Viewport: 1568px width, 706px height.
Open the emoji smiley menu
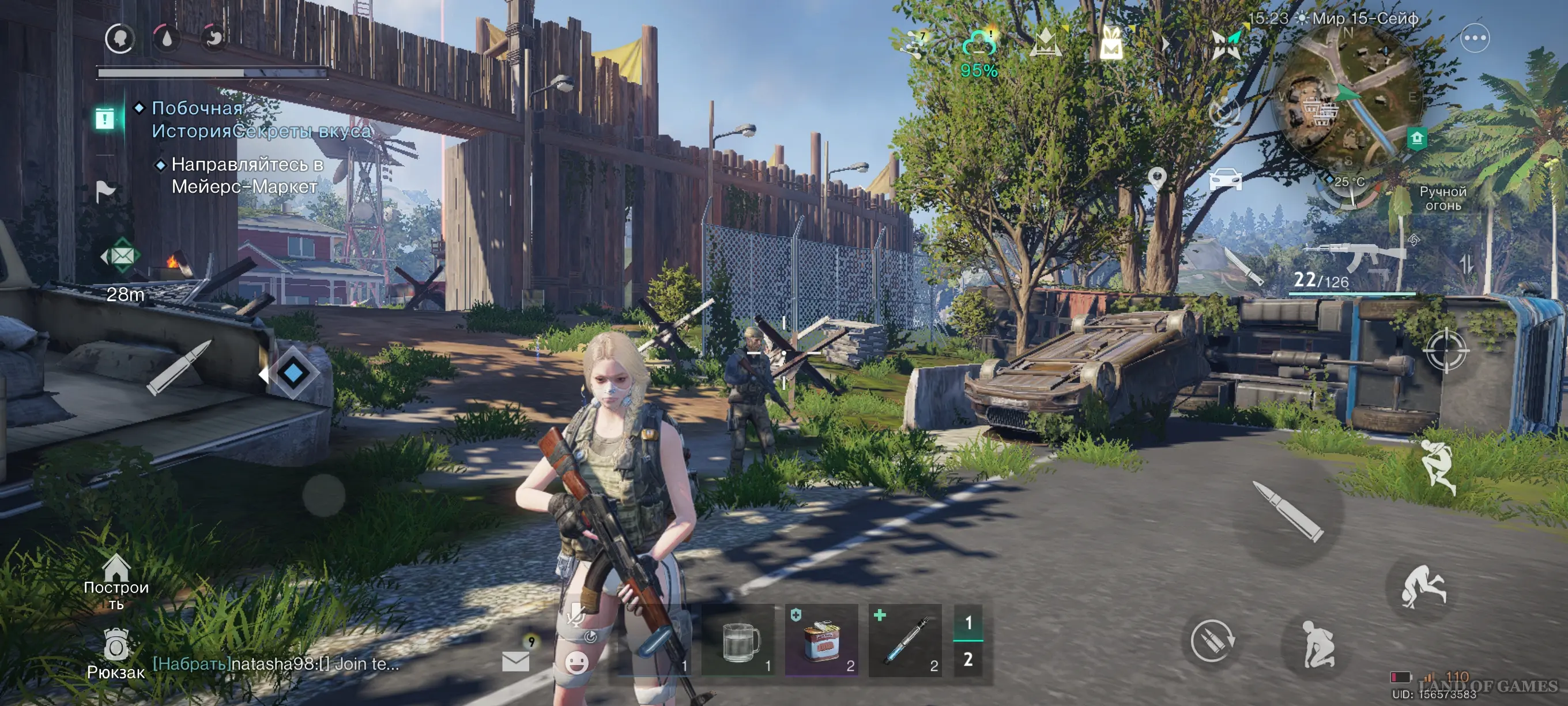(576, 662)
